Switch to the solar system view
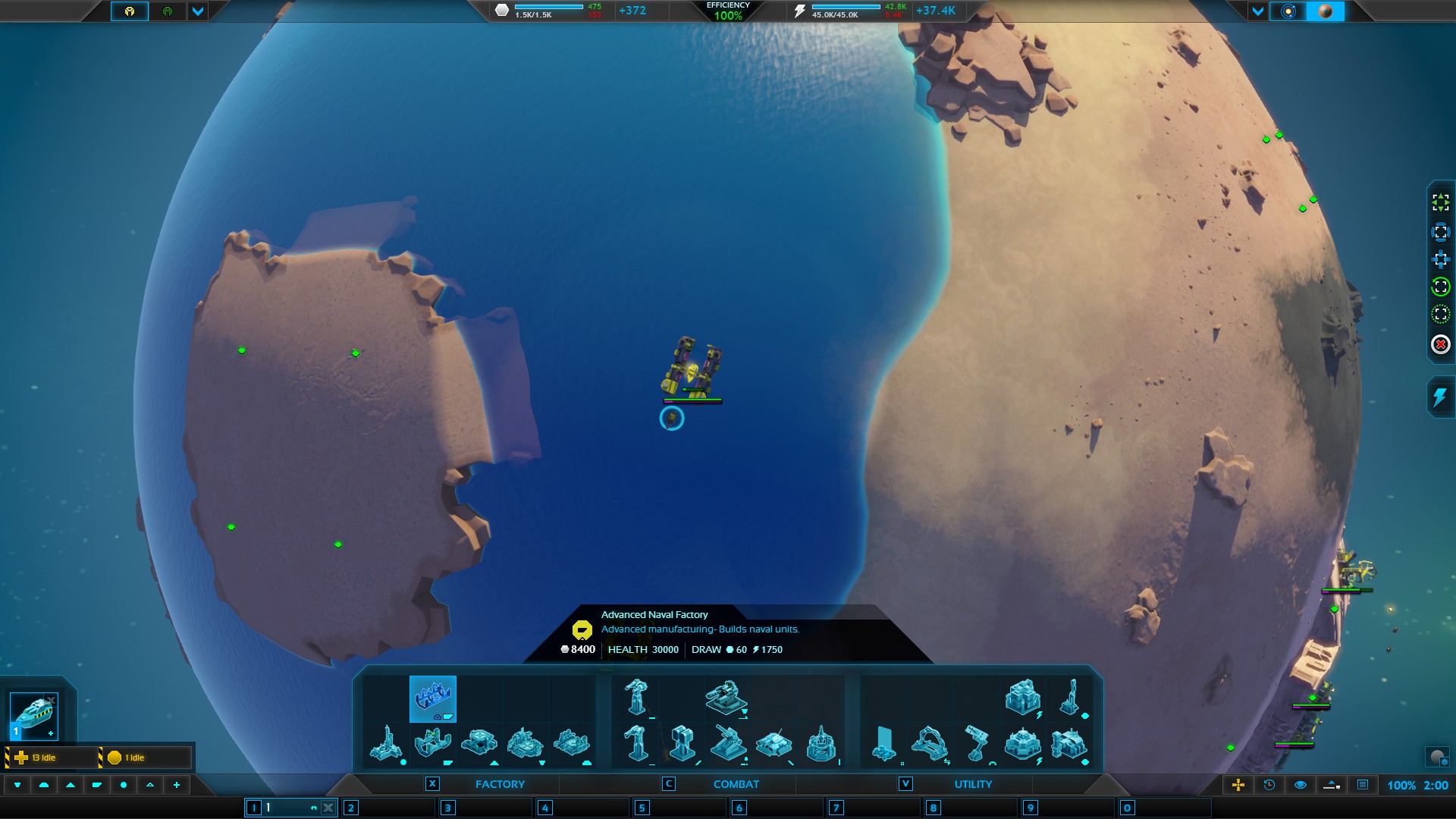Image resolution: width=1456 pixels, height=819 pixels. pyautogui.click(x=1288, y=11)
